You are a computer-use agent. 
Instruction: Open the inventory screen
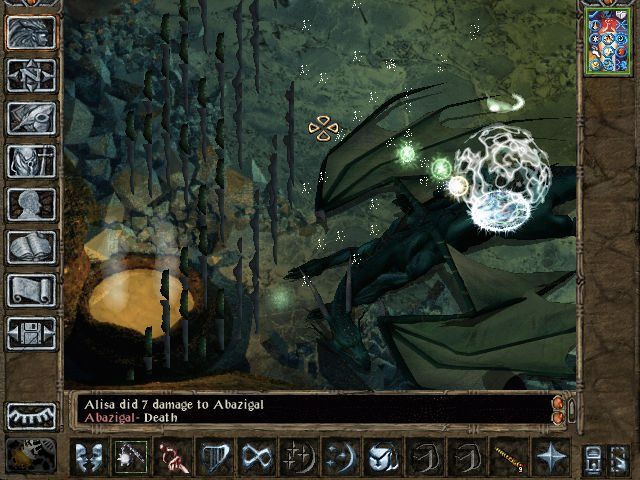(x=31, y=161)
